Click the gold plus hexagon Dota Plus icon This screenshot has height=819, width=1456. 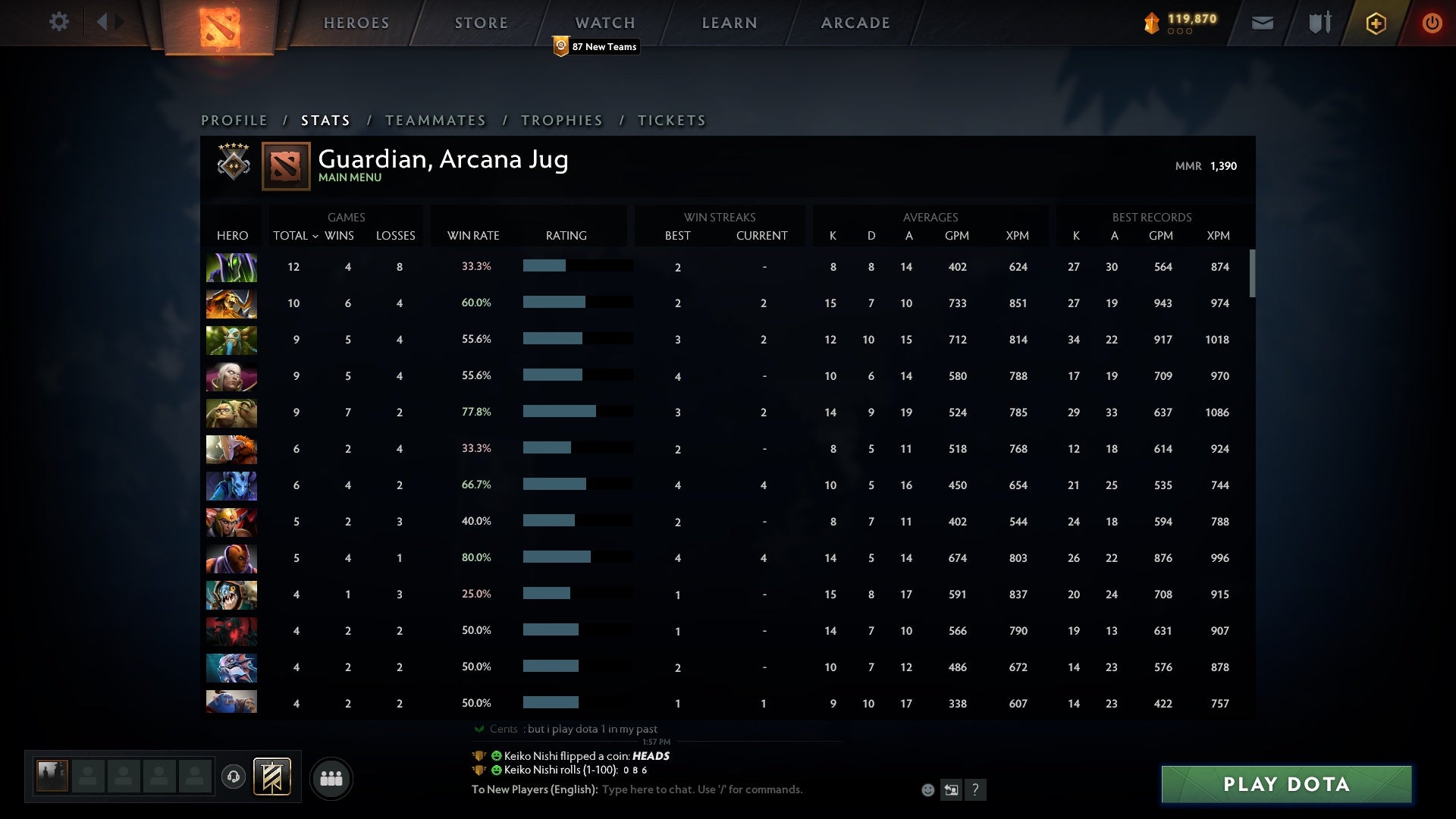point(1376,23)
